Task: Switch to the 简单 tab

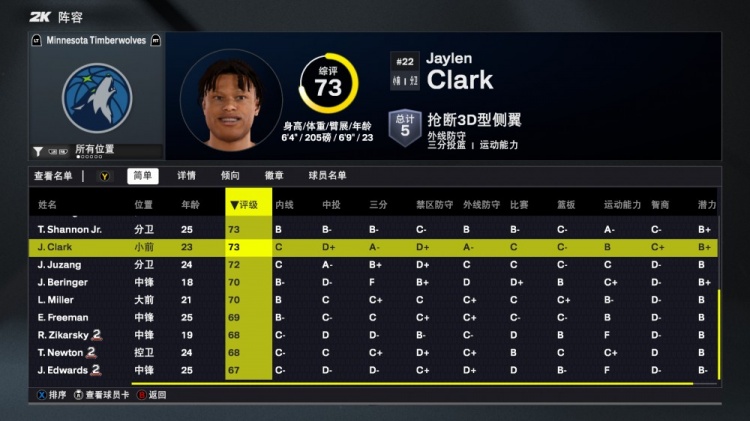Action: [143, 176]
